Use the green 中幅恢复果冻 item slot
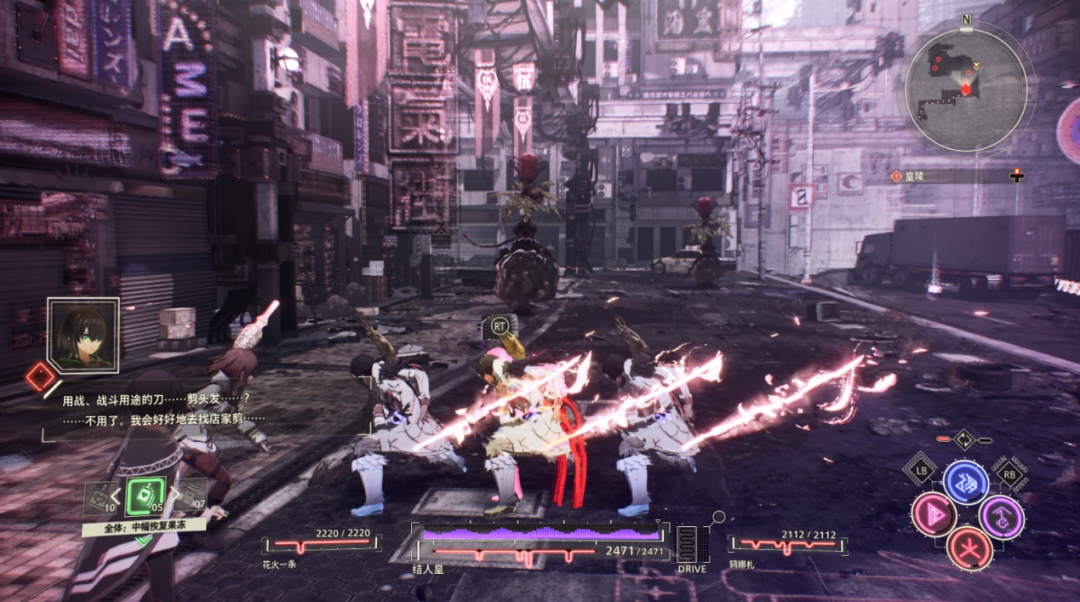 (x=144, y=495)
